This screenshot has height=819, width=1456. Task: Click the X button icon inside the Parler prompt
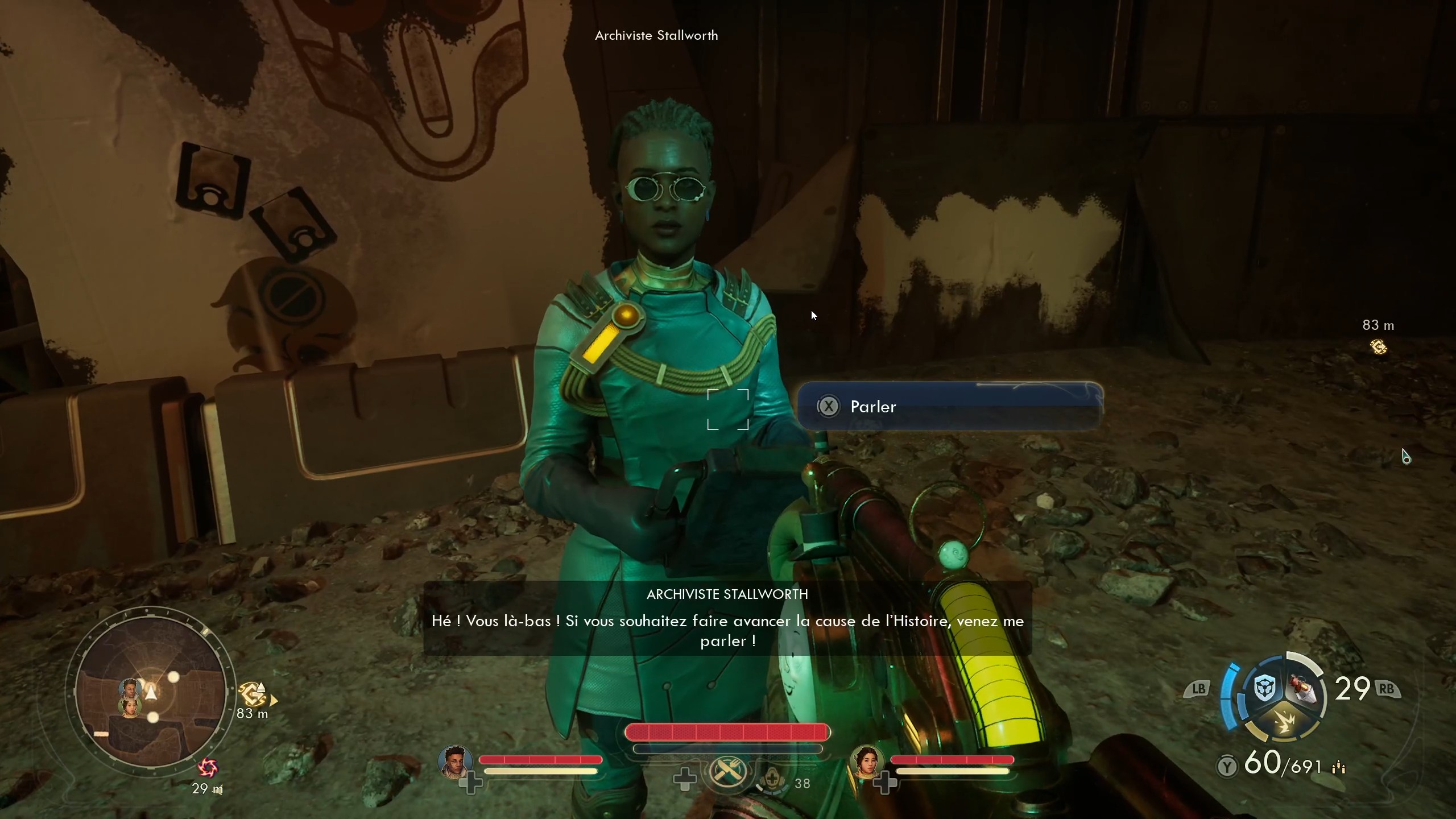pyautogui.click(x=828, y=406)
